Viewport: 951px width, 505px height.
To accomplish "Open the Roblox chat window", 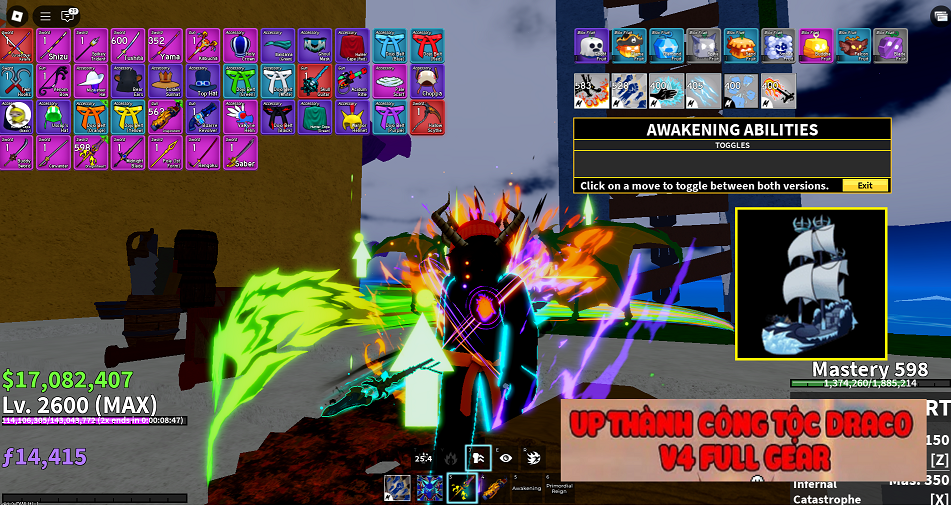I will click(x=69, y=16).
